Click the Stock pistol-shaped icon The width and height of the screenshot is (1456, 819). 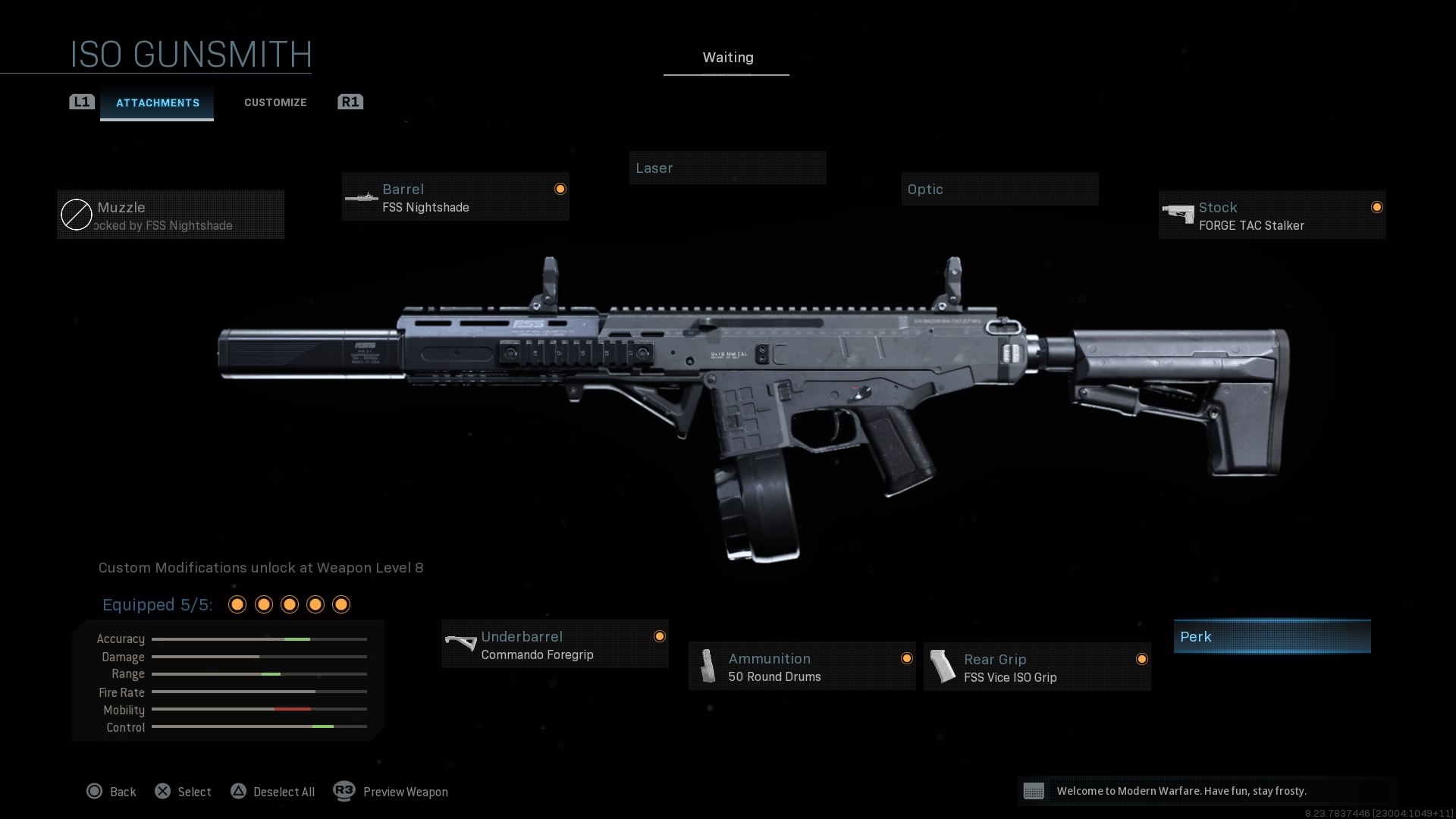tap(1178, 215)
